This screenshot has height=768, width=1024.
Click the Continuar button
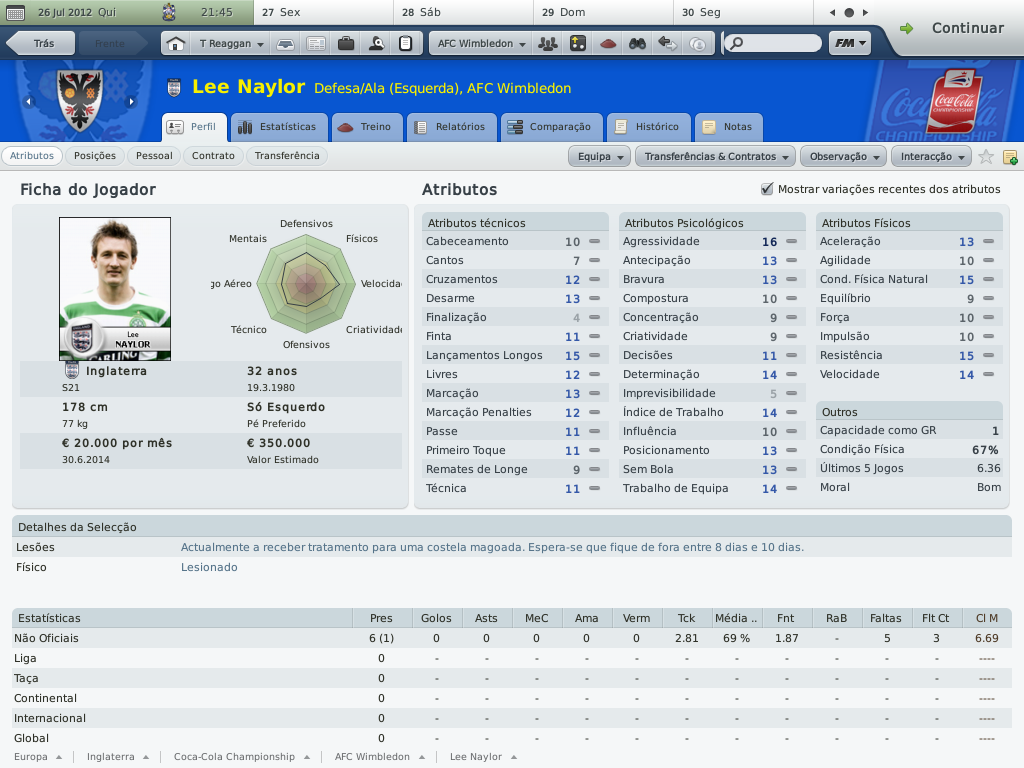(955, 28)
